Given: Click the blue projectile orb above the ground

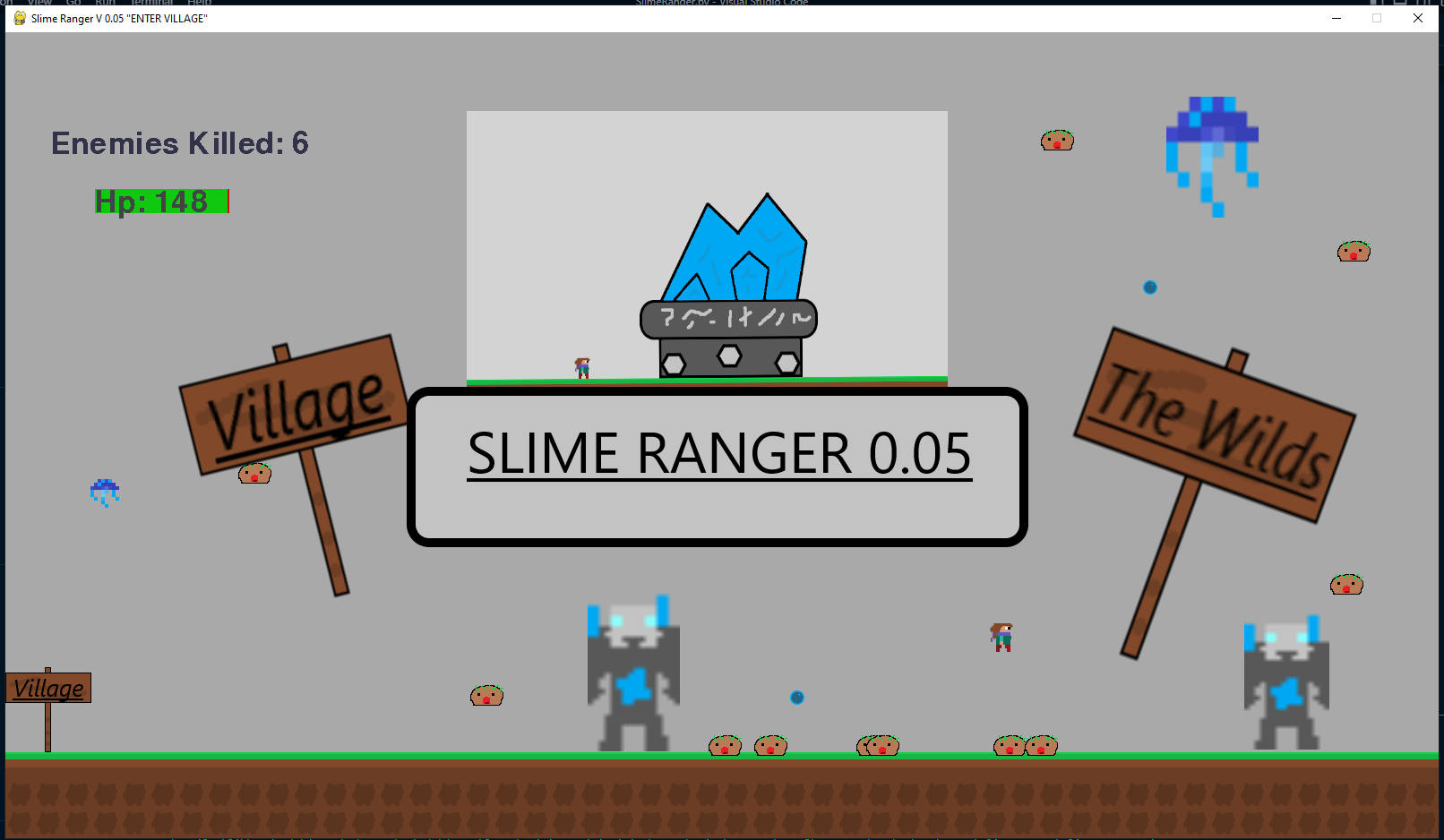Looking at the screenshot, I should click(x=795, y=697).
